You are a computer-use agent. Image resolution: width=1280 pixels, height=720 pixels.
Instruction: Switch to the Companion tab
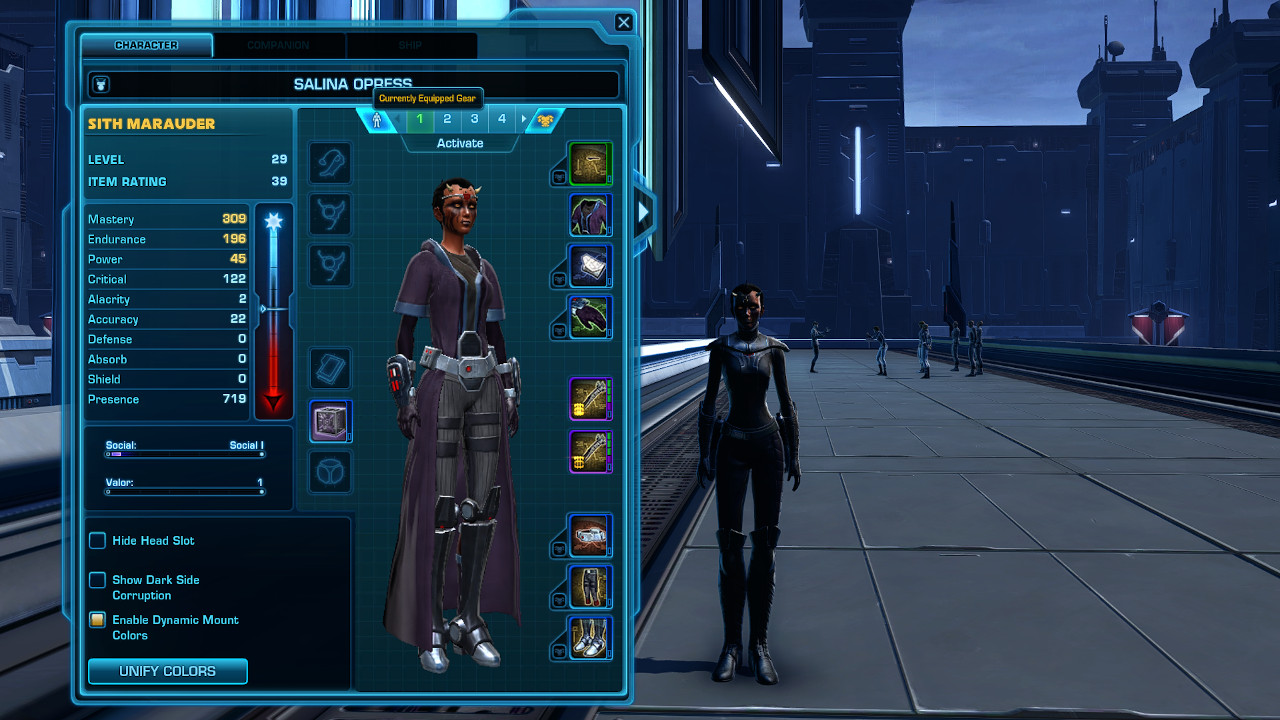pyautogui.click(x=278, y=45)
